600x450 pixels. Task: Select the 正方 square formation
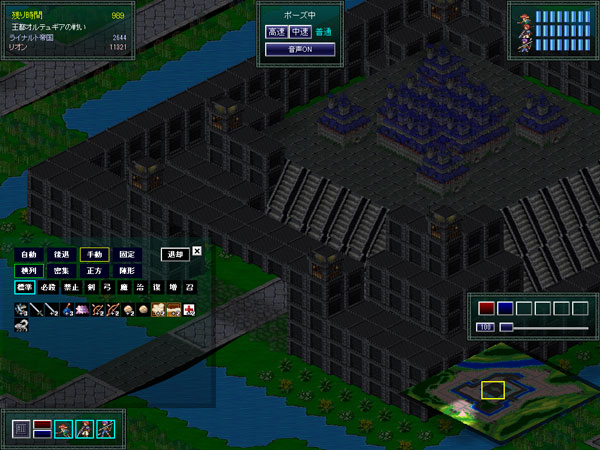(94, 271)
